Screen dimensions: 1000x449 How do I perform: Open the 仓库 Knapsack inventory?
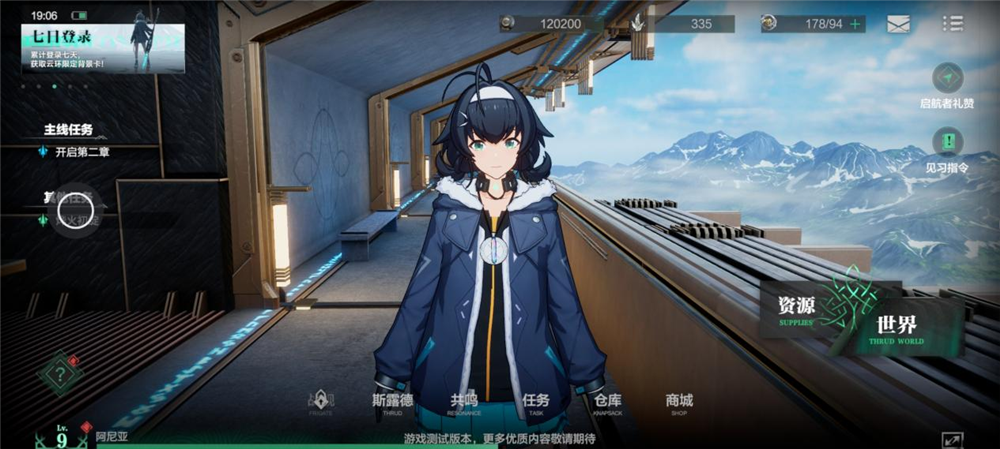(608, 403)
